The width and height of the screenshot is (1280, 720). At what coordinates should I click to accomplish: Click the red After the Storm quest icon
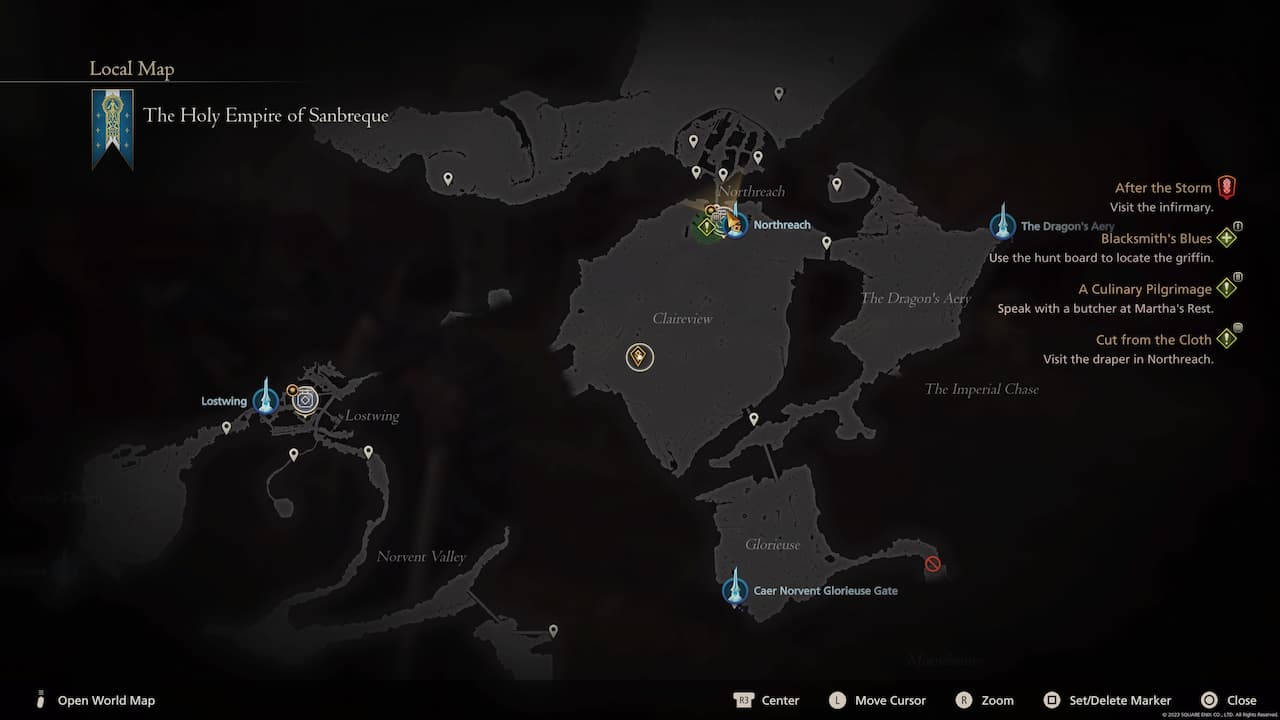point(1227,186)
